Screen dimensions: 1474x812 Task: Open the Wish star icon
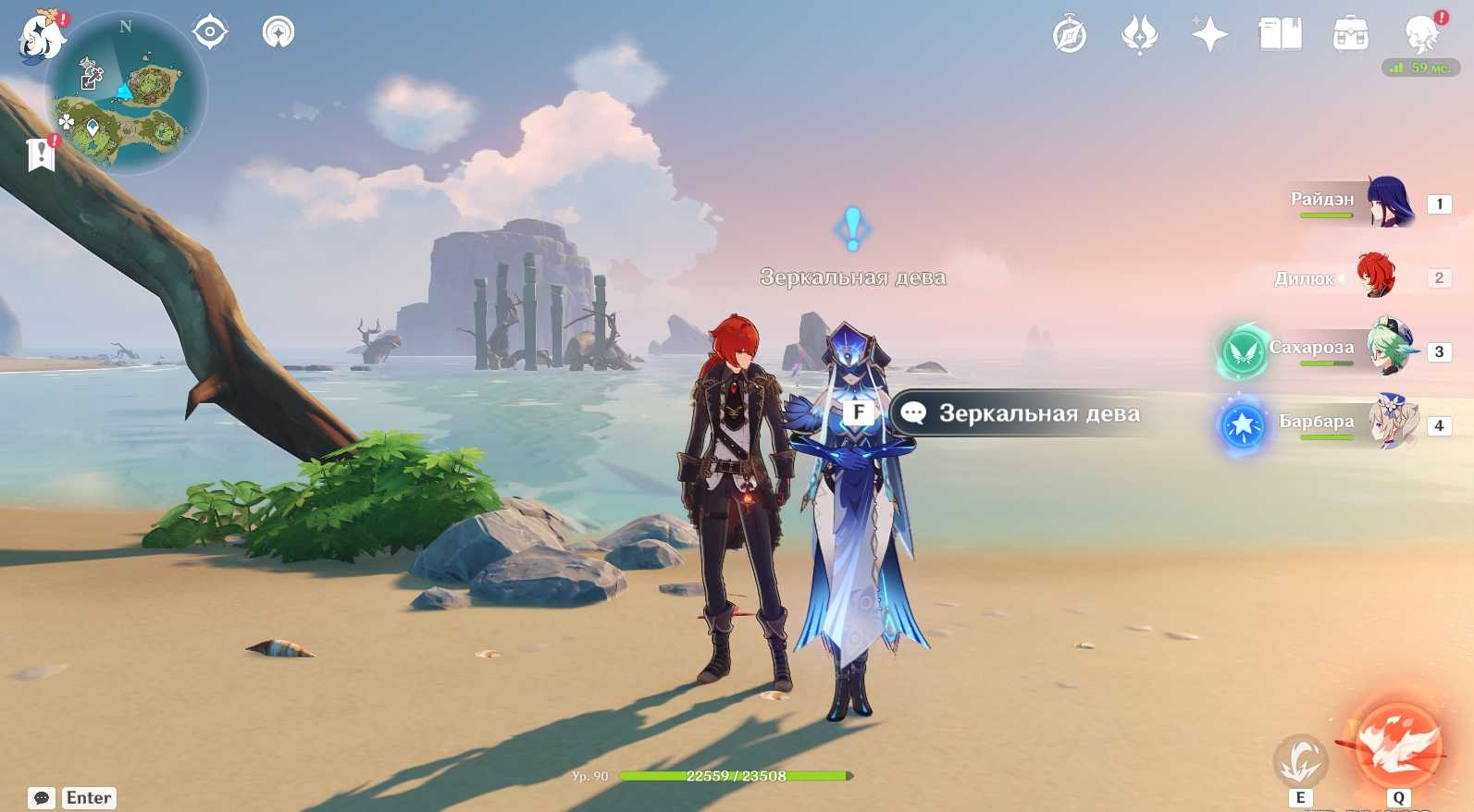pos(1209,34)
